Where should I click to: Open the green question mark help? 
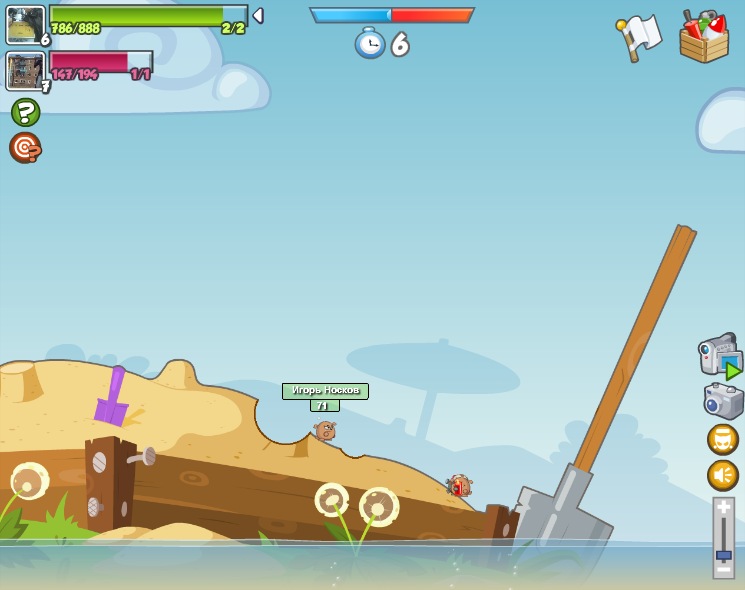click(x=25, y=112)
